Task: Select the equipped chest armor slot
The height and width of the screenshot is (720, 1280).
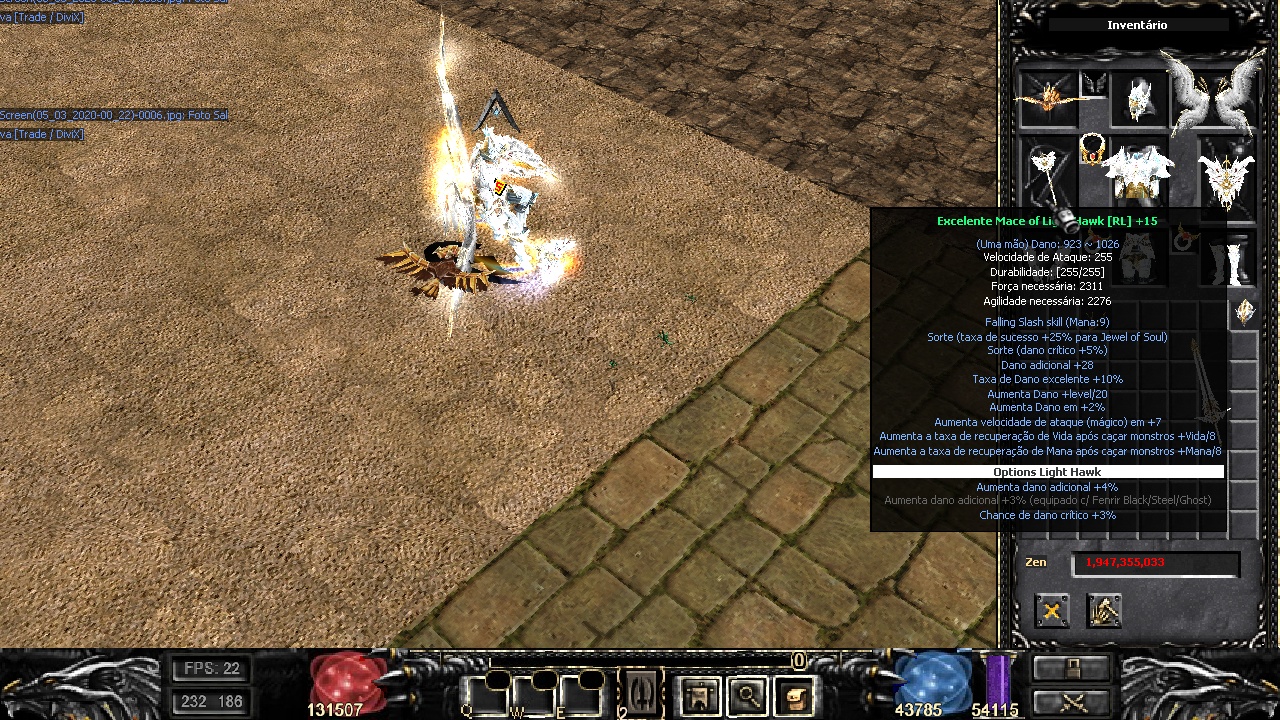Action: click(1138, 174)
